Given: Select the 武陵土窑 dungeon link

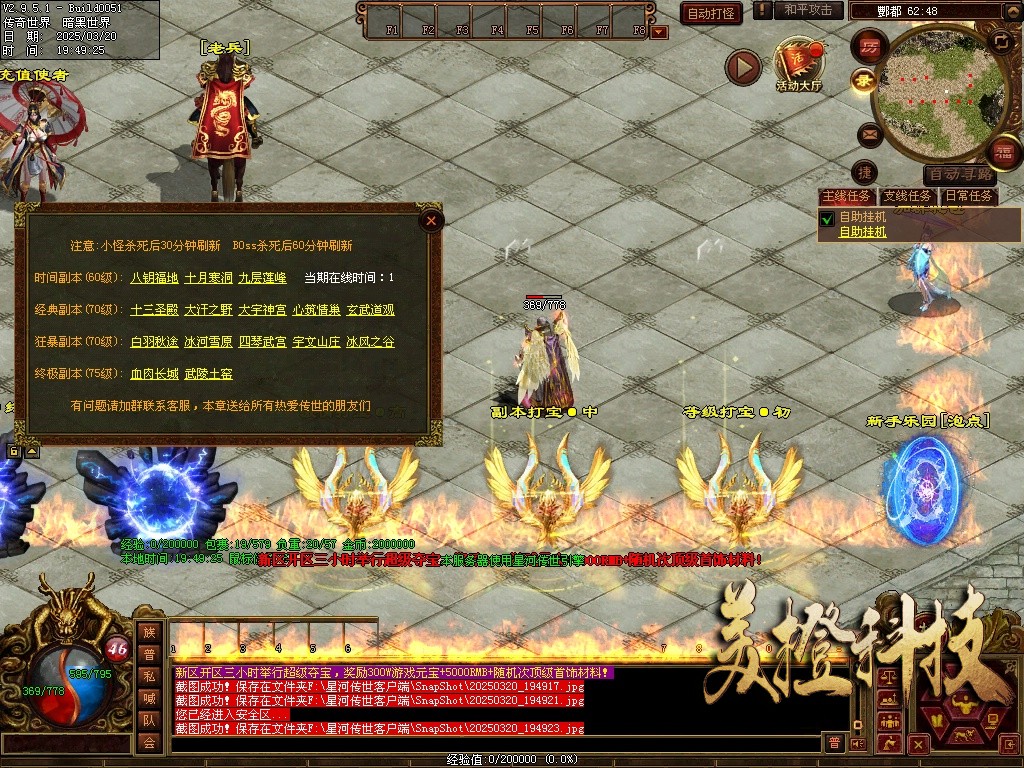Looking at the screenshot, I should pos(208,374).
